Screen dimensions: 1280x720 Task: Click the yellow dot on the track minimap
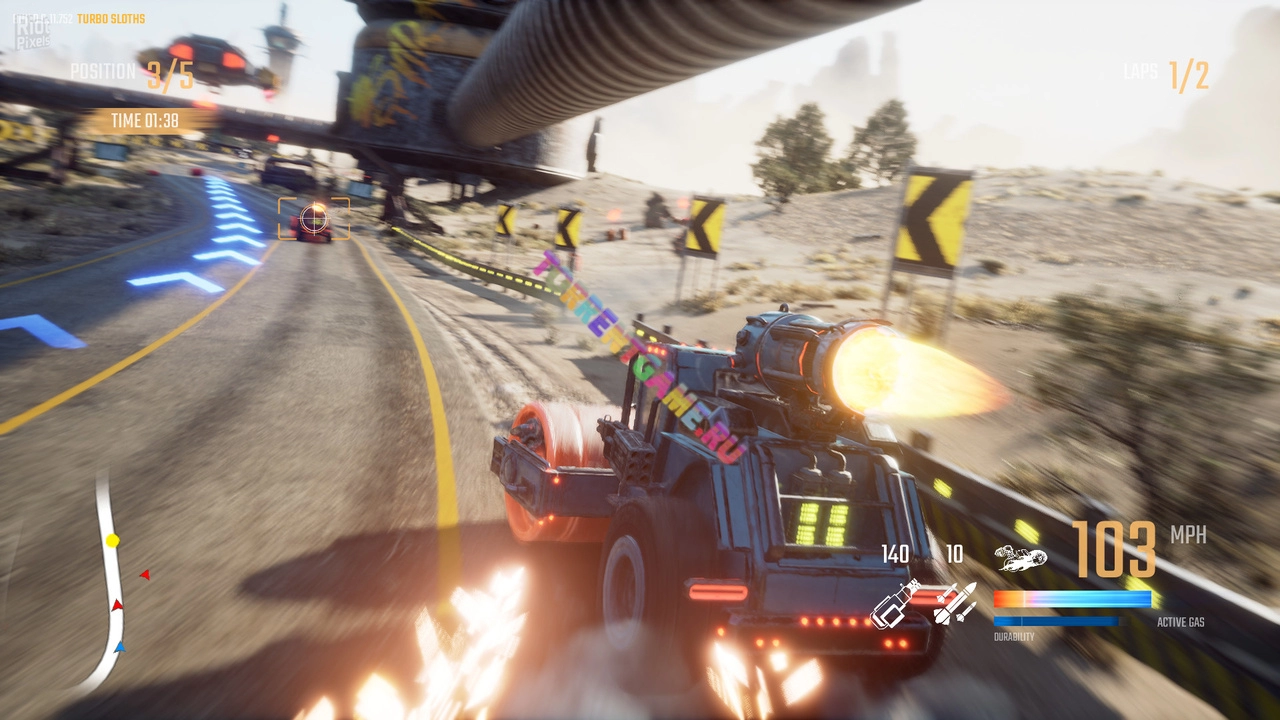[x=113, y=541]
